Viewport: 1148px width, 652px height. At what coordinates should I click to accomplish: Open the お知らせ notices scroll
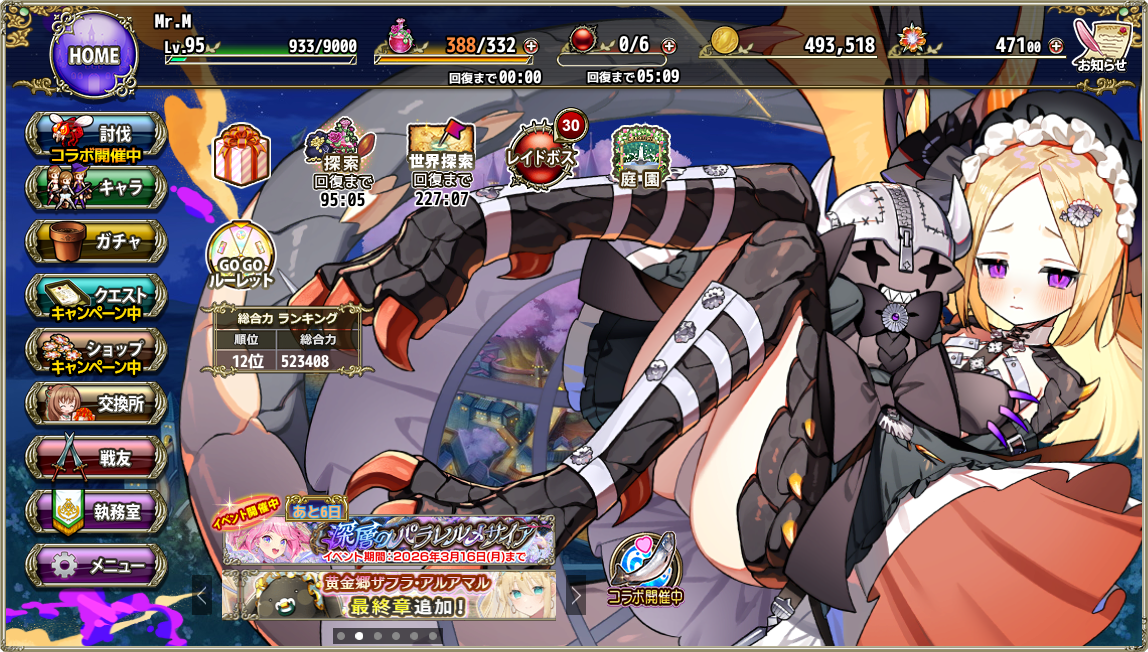click(x=1100, y=45)
